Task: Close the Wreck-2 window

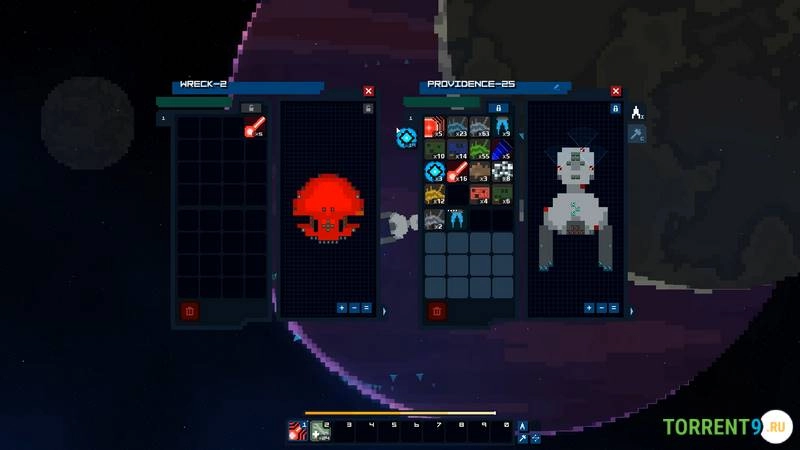Action: pos(368,91)
